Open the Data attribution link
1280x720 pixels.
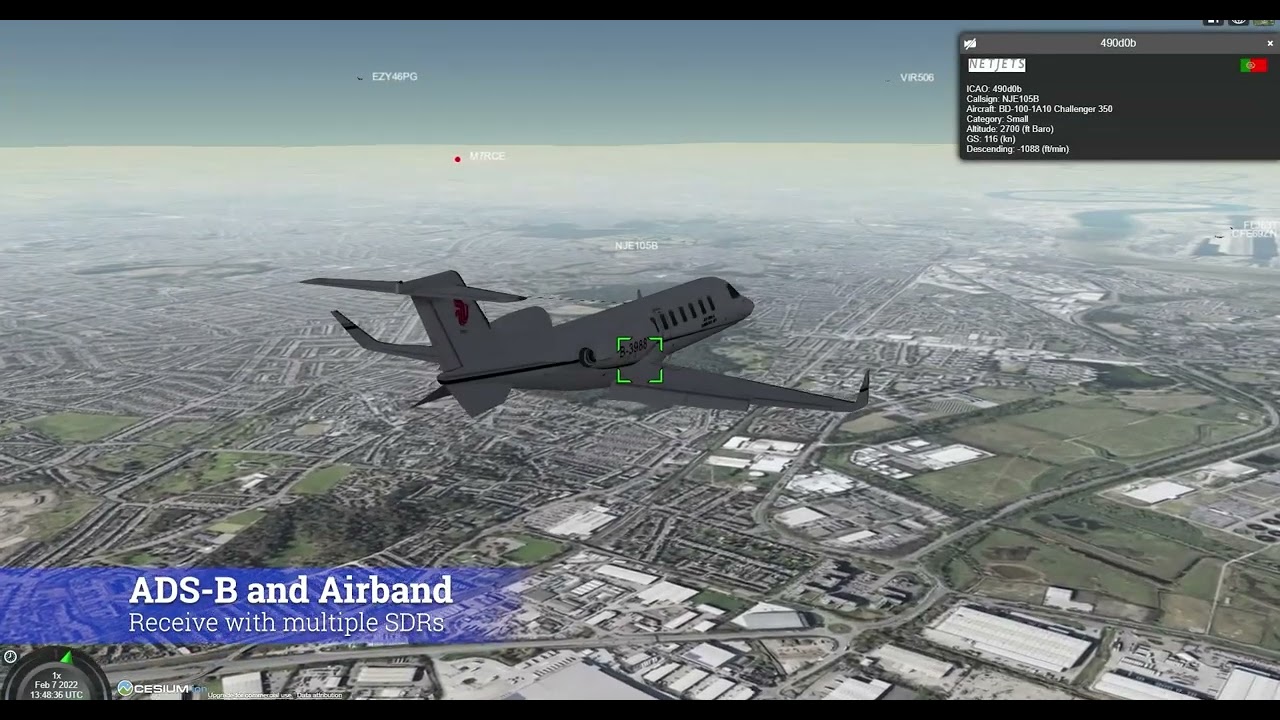[319, 695]
